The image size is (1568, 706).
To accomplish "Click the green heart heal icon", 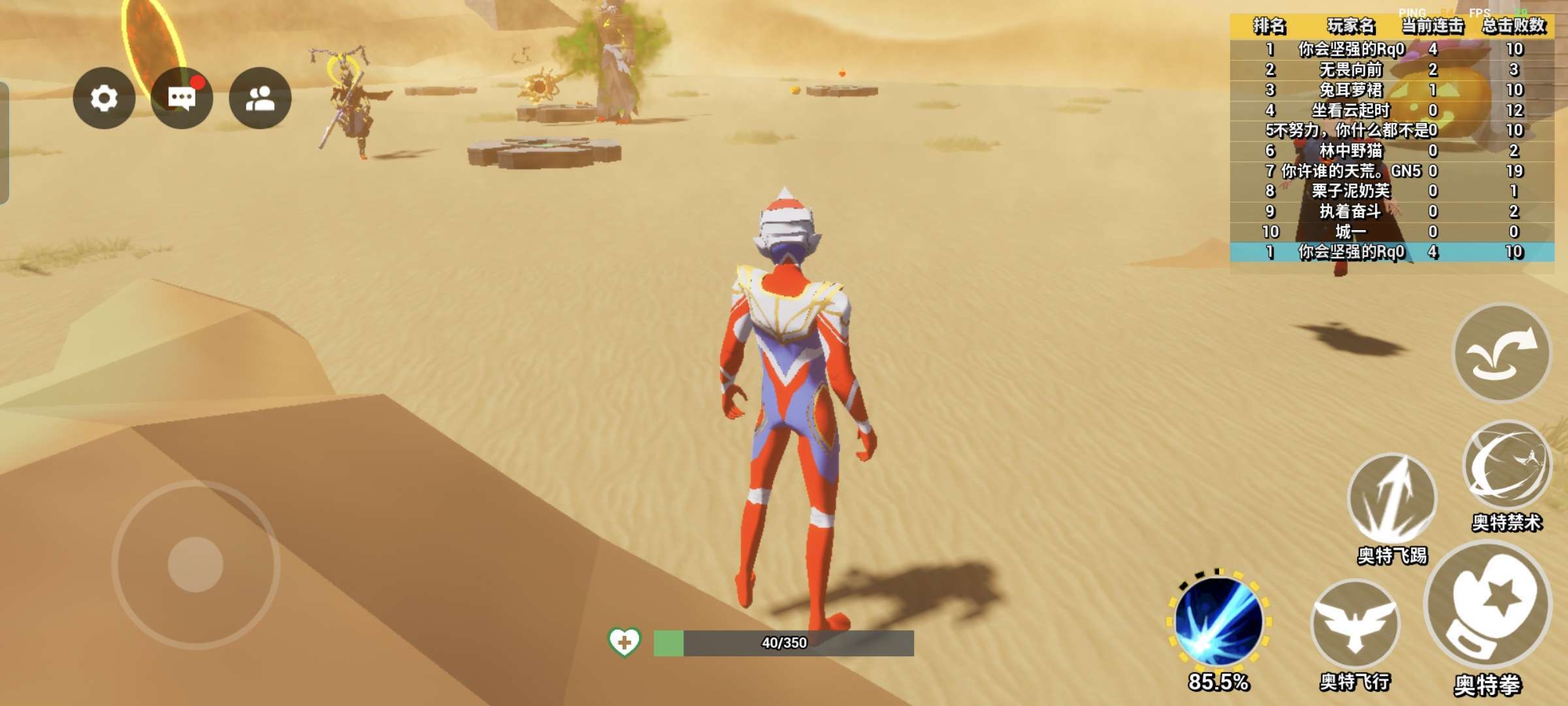I will 624,642.
